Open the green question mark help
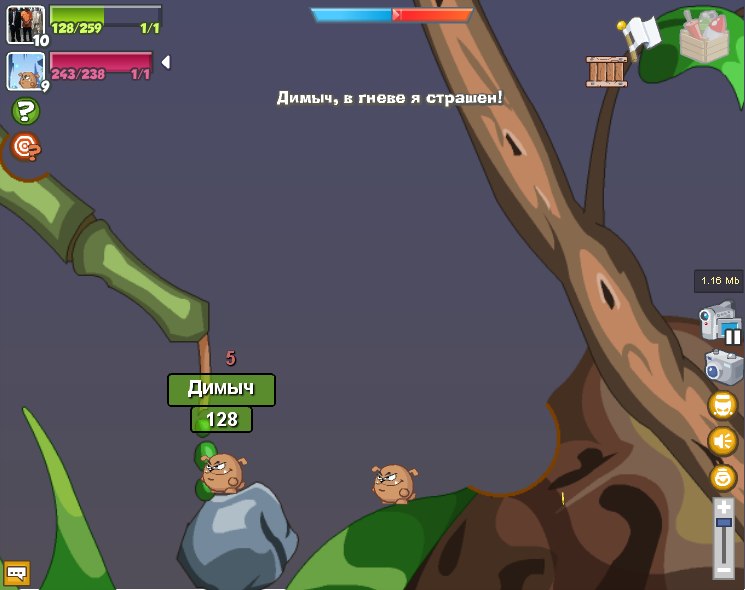745x590 pixels. (x=25, y=111)
